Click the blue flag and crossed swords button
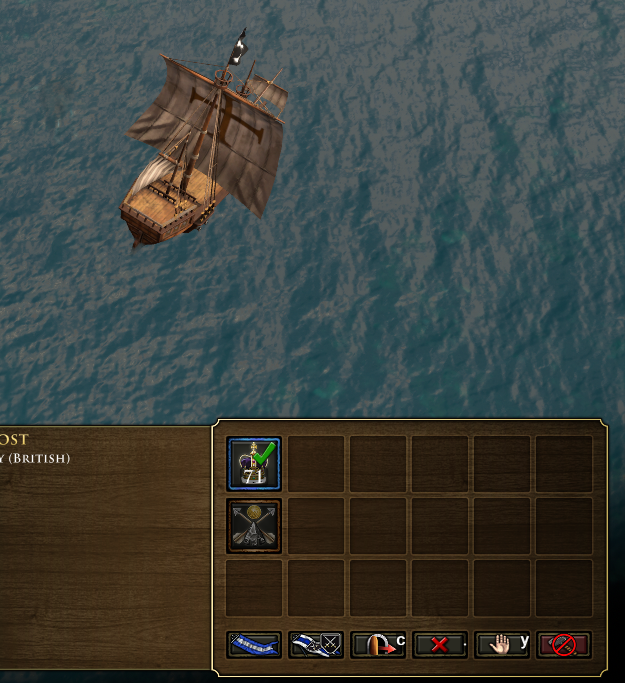625x683 pixels. [316, 645]
